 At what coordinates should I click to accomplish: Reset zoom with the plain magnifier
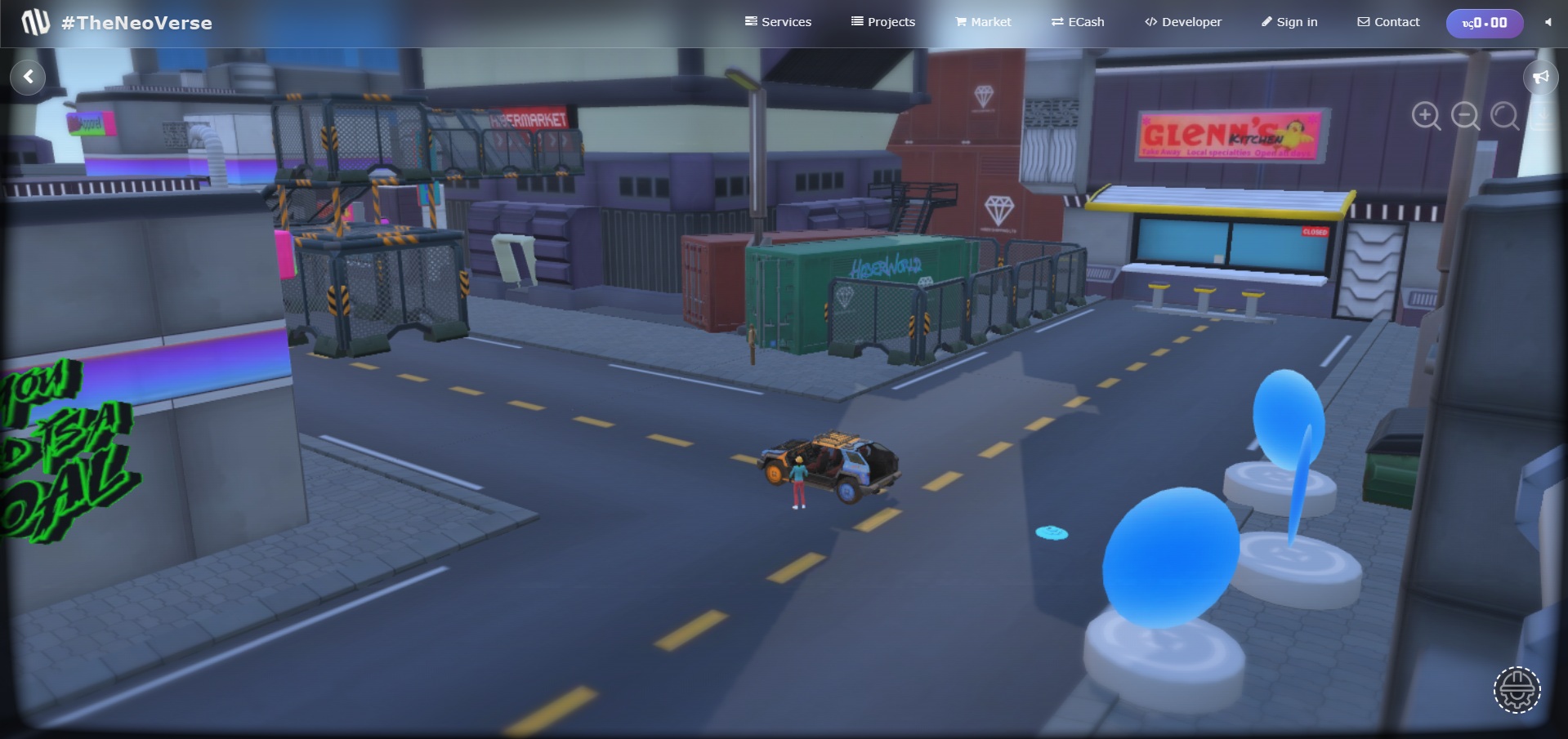pos(1504,116)
